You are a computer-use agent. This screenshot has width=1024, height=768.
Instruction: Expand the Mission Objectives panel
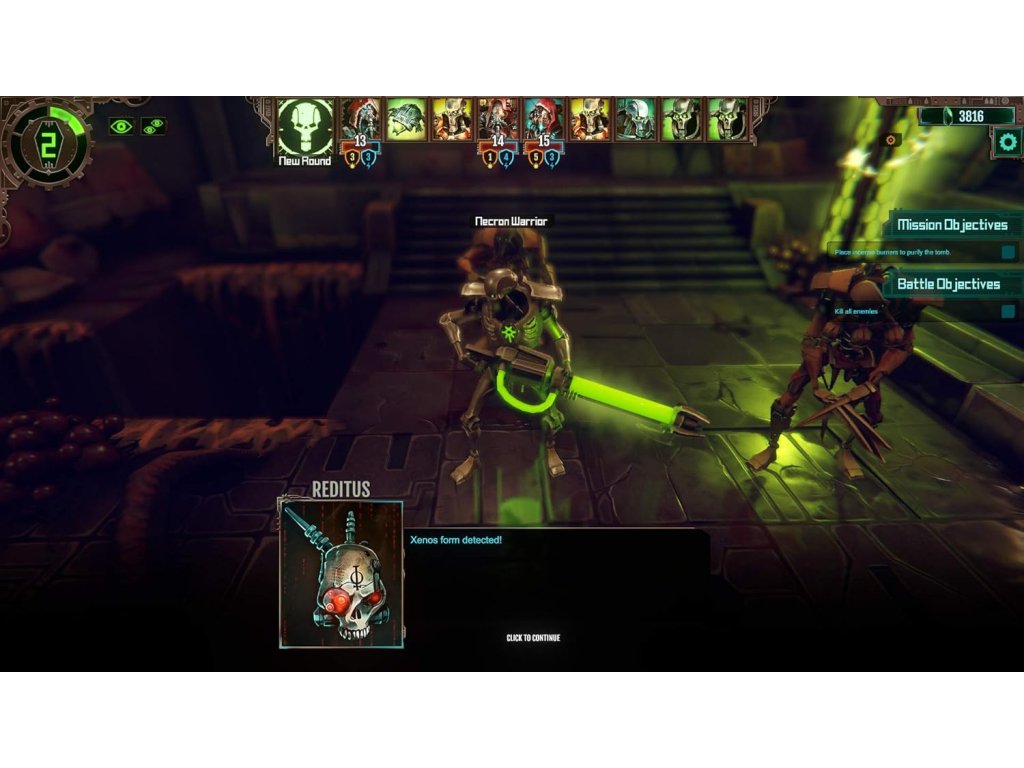[951, 225]
